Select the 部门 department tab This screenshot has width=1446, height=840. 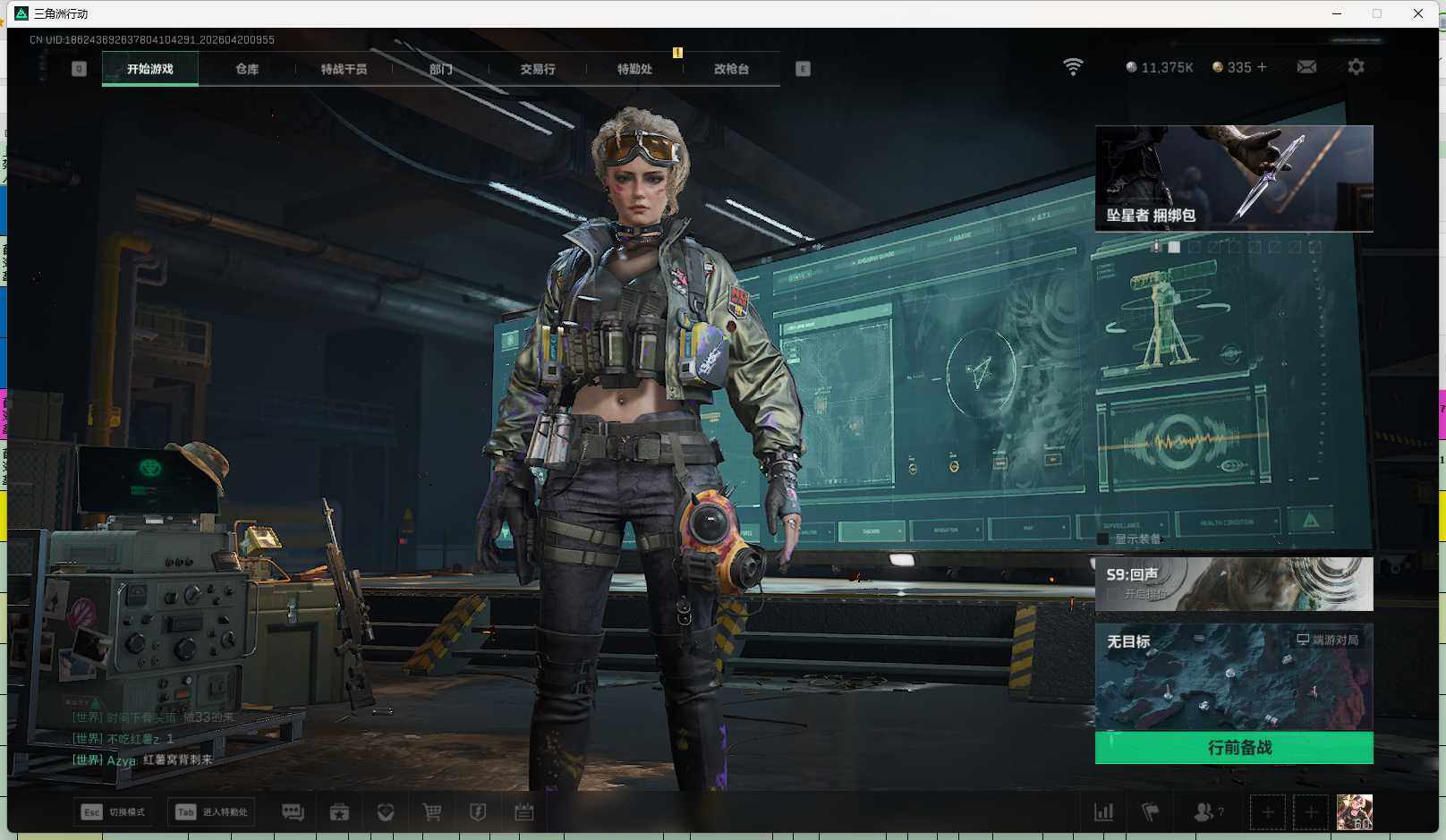(x=440, y=69)
